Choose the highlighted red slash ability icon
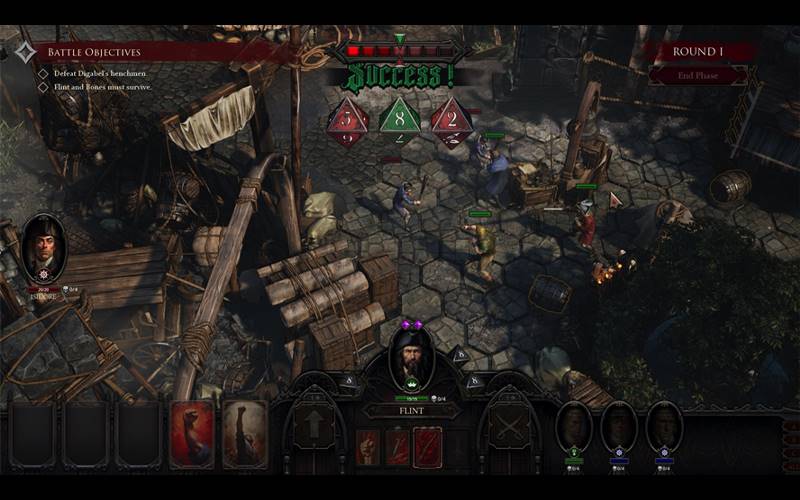800x500 pixels. point(429,447)
